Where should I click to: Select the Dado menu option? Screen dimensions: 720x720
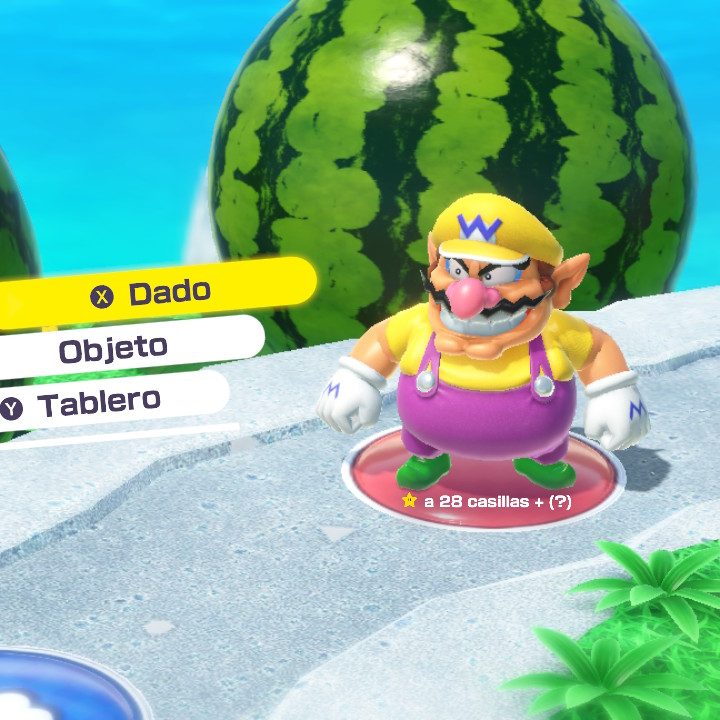[x=160, y=292]
